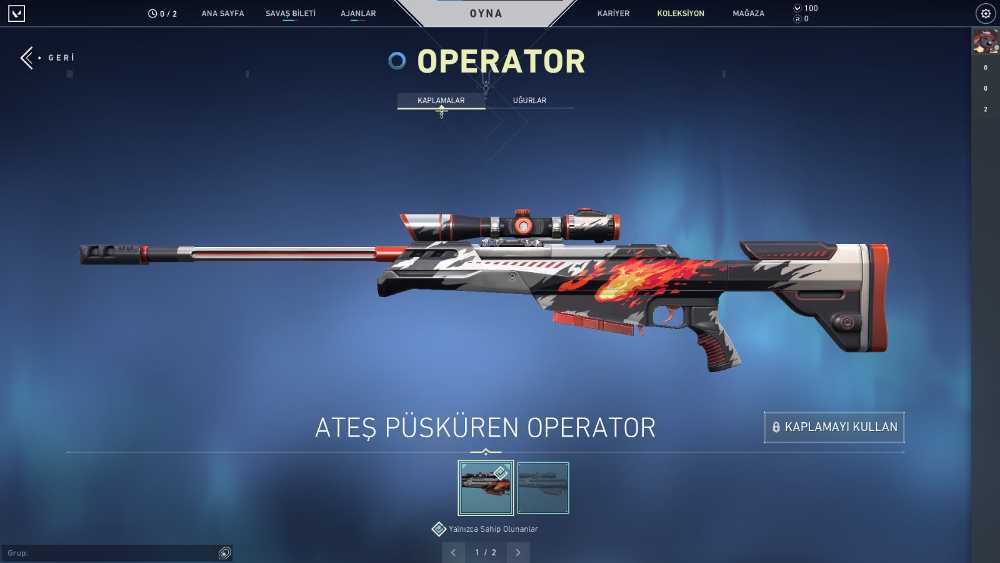1000x563 pixels.
Task: Select the fire-painted Operator skin thumbnail
Action: pyautogui.click(x=486, y=488)
